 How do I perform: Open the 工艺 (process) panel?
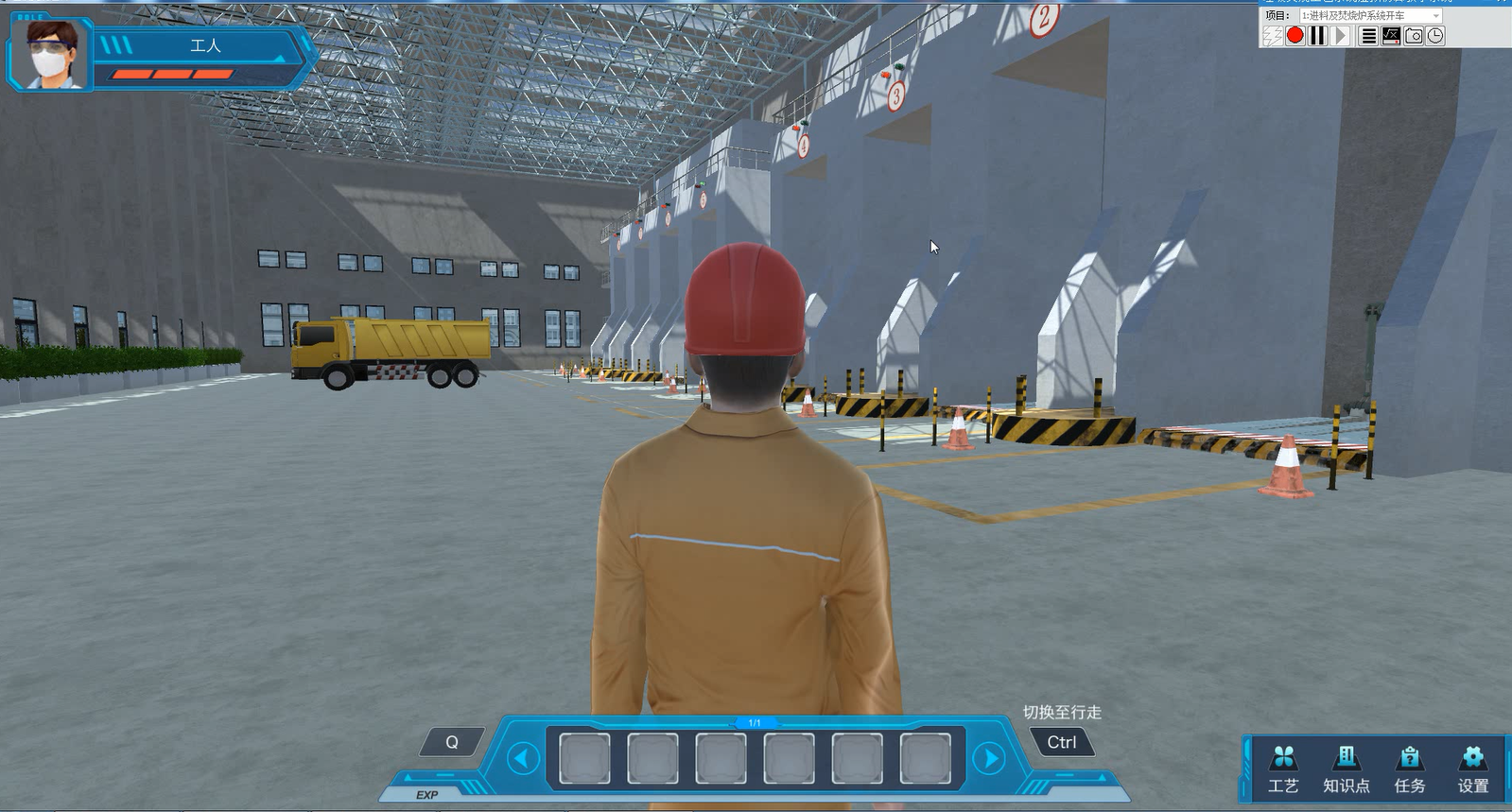click(x=1283, y=769)
